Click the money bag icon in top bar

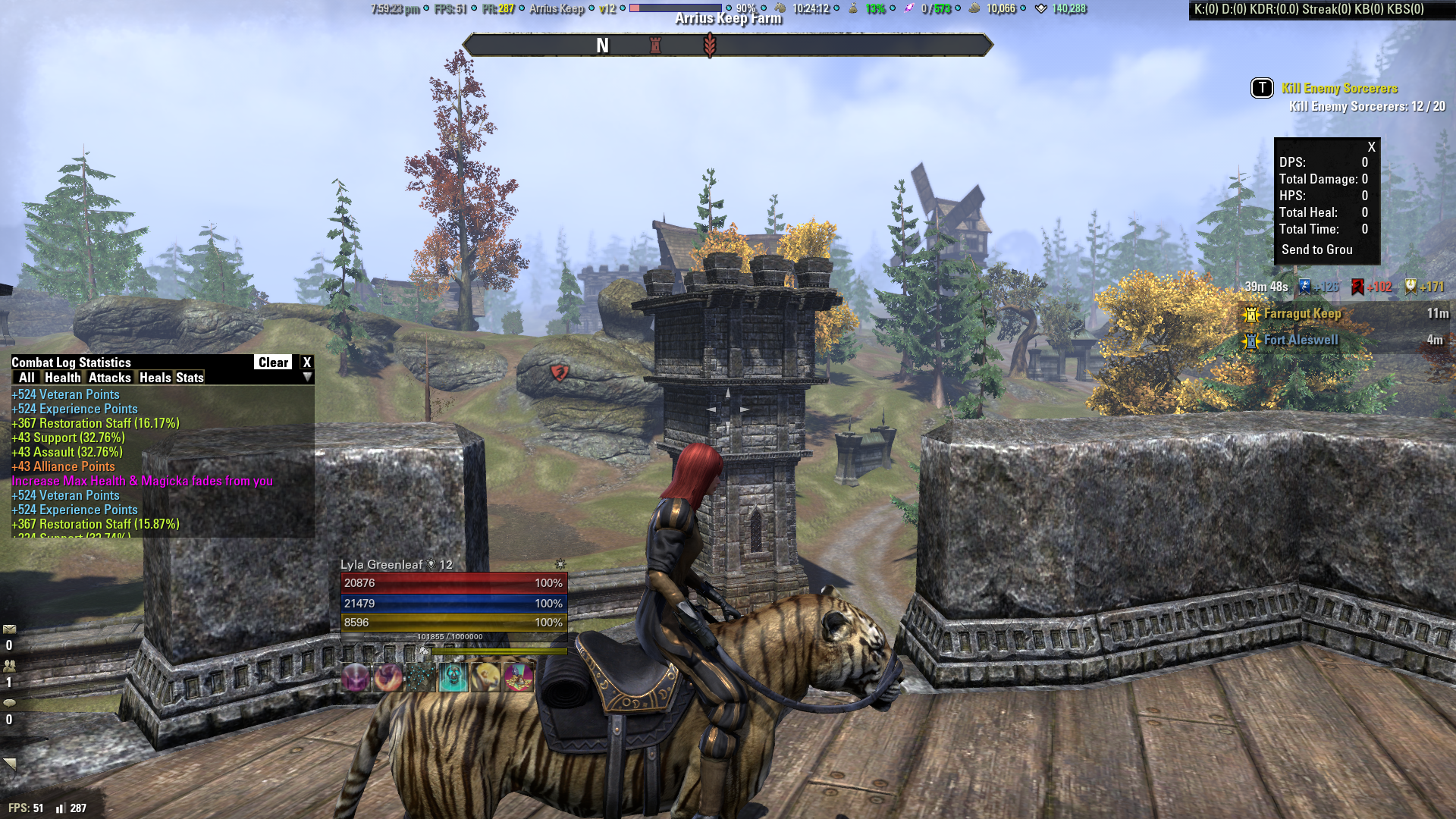point(853,10)
